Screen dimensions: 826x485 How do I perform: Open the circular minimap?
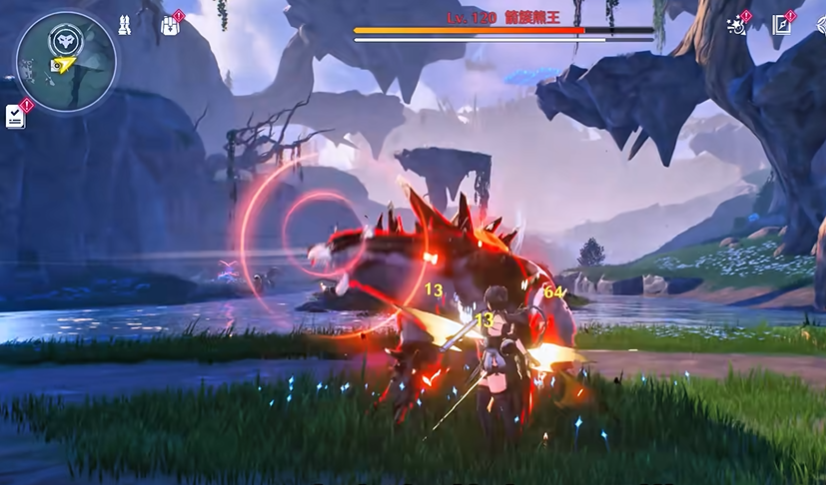[x=66, y=62]
